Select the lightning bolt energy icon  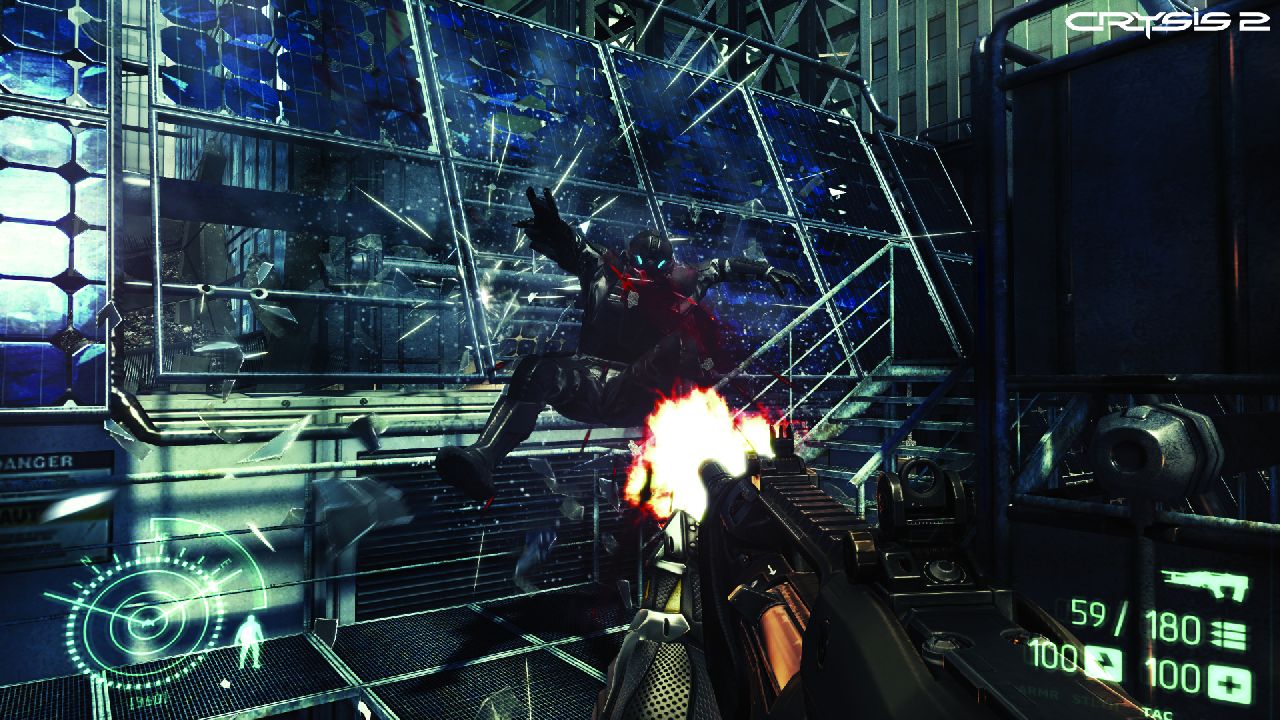1103,663
